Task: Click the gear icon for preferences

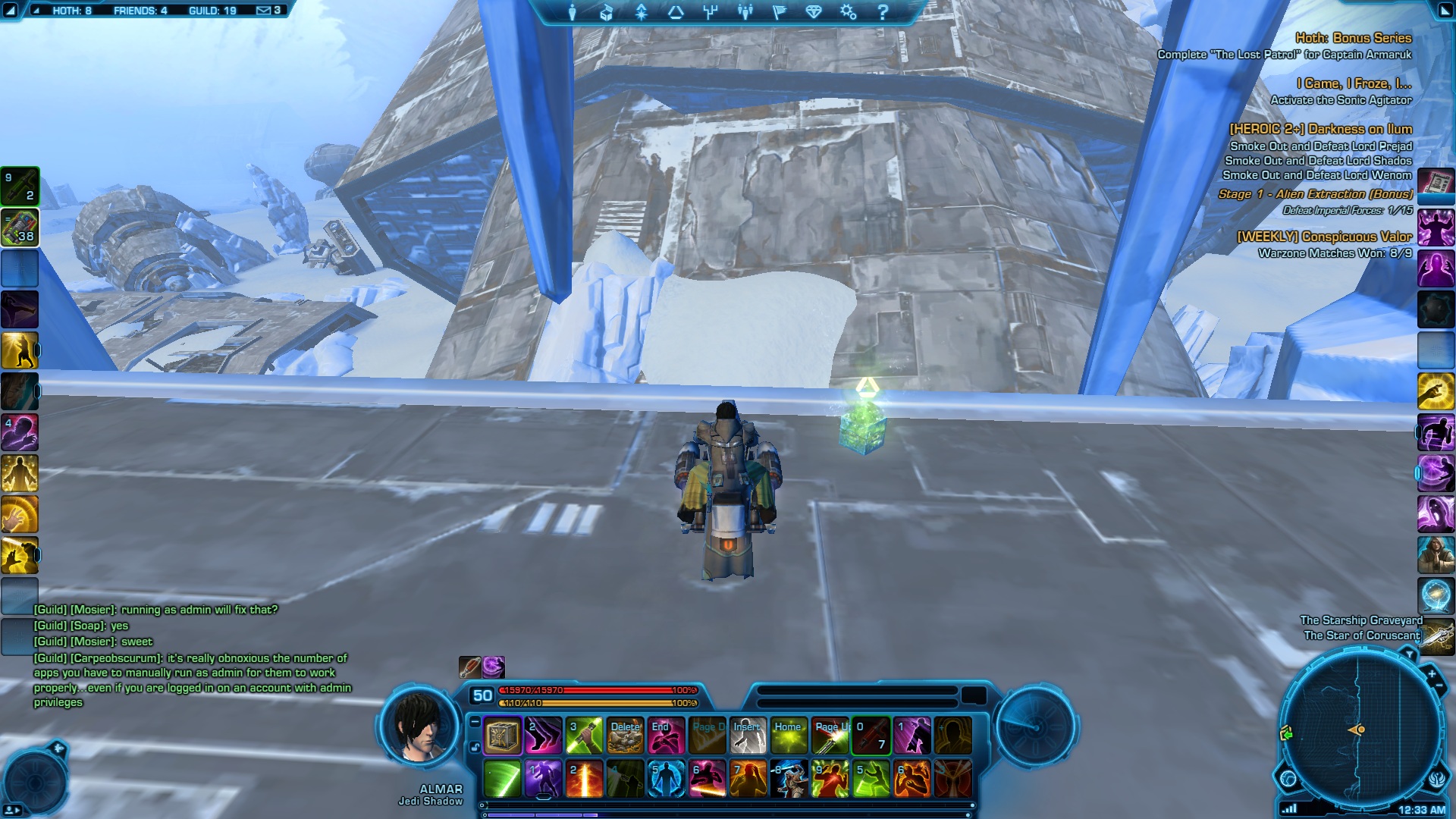Action: pyautogui.click(x=848, y=12)
